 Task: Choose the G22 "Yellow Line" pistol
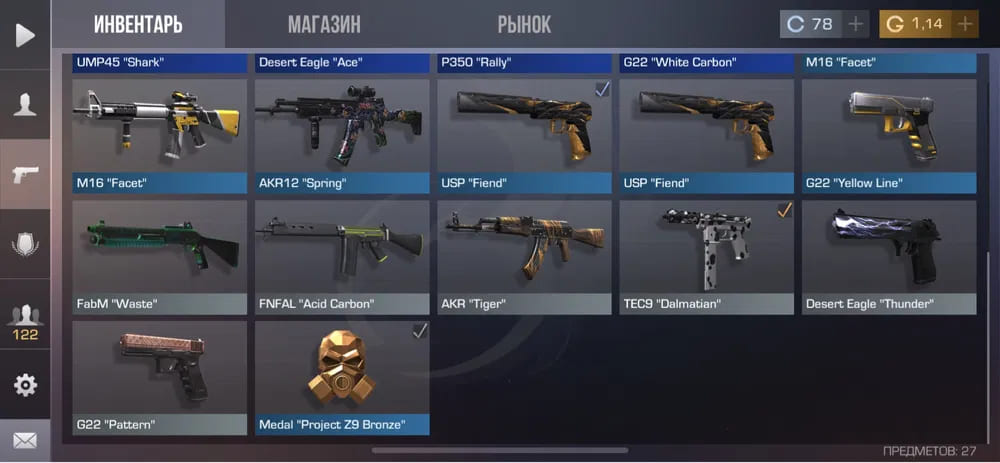(889, 136)
